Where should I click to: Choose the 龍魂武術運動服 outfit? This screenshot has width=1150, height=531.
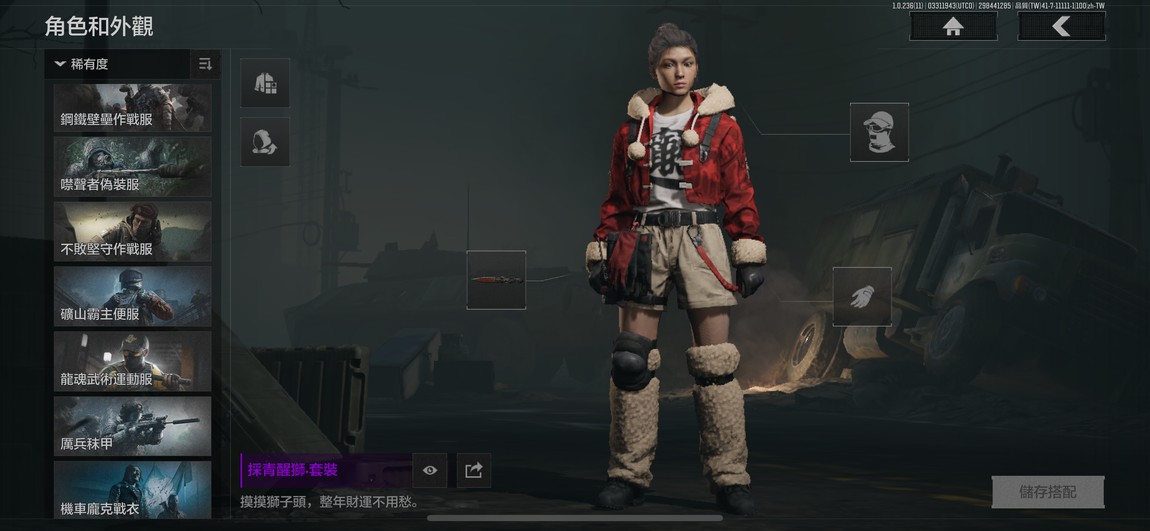[132, 361]
